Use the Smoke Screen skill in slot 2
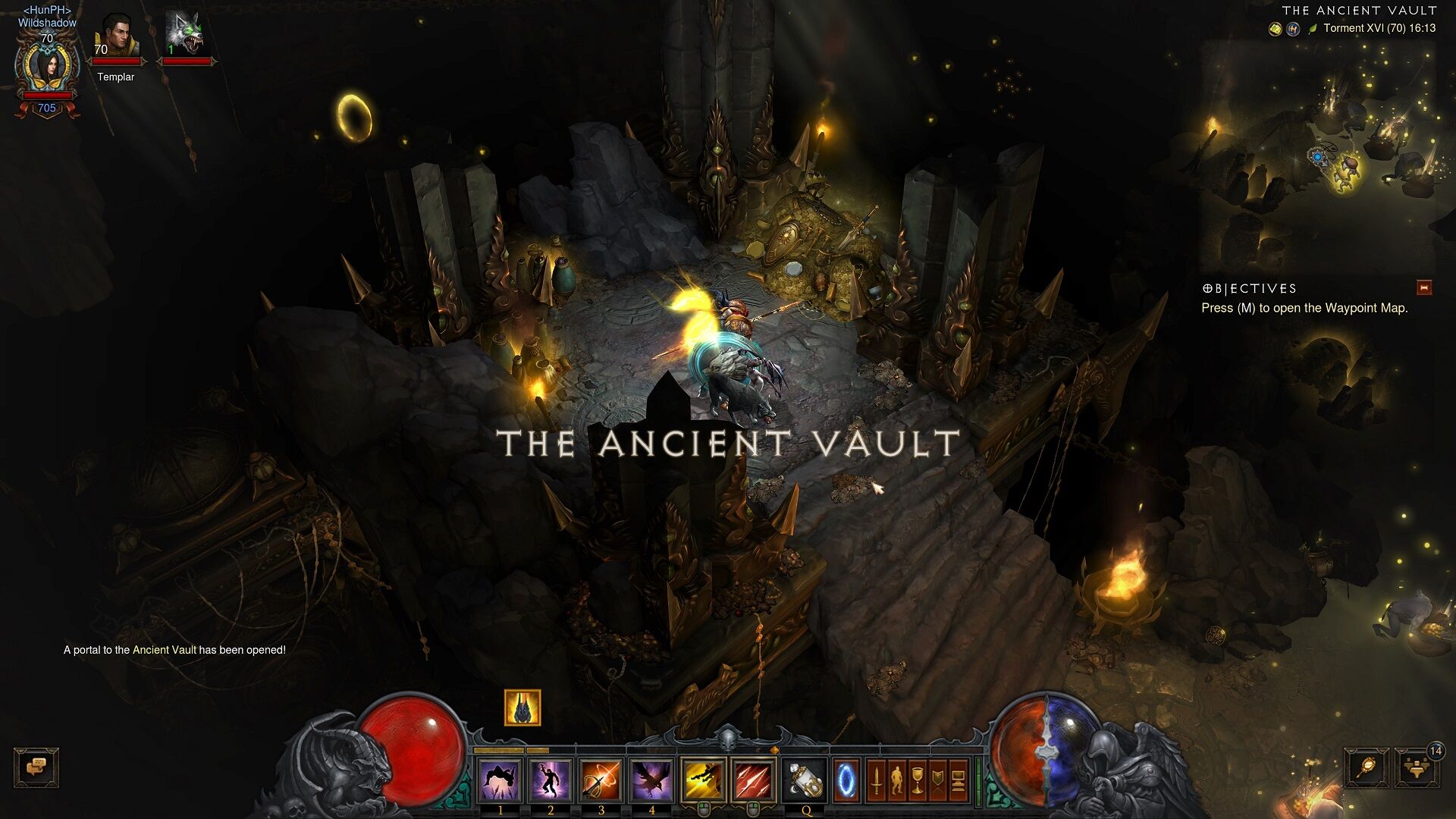Viewport: 1456px width, 819px height. tap(551, 780)
